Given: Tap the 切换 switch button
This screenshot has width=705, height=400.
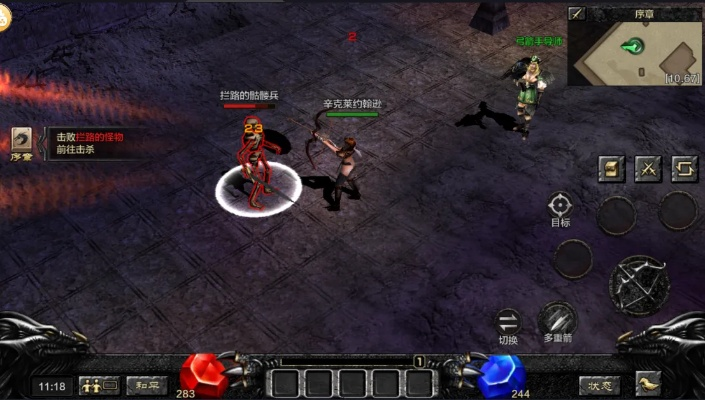Looking at the screenshot, I should click(x=508, y=322).
